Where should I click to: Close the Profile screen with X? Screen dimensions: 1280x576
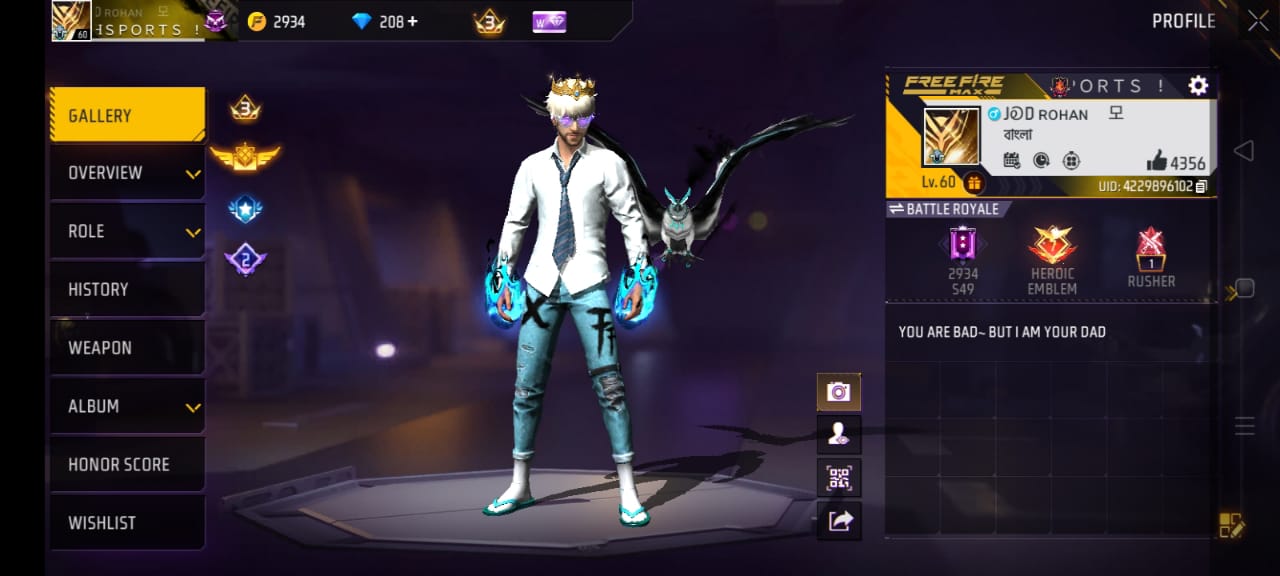click(x=1257, y=21)
